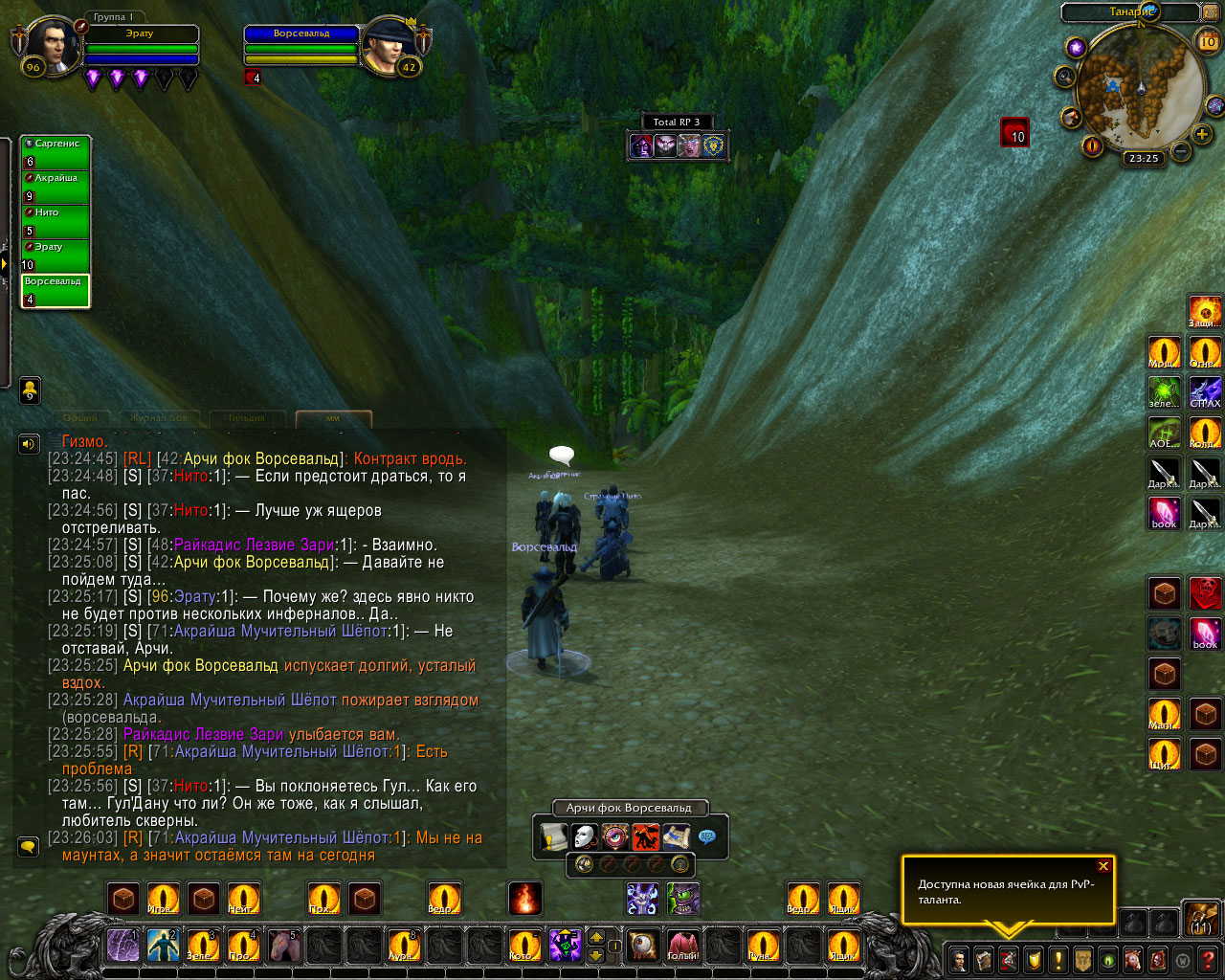Zoom in the minimap with the plus button
The image size is (1225, 980).
(x=1202, y=135)
